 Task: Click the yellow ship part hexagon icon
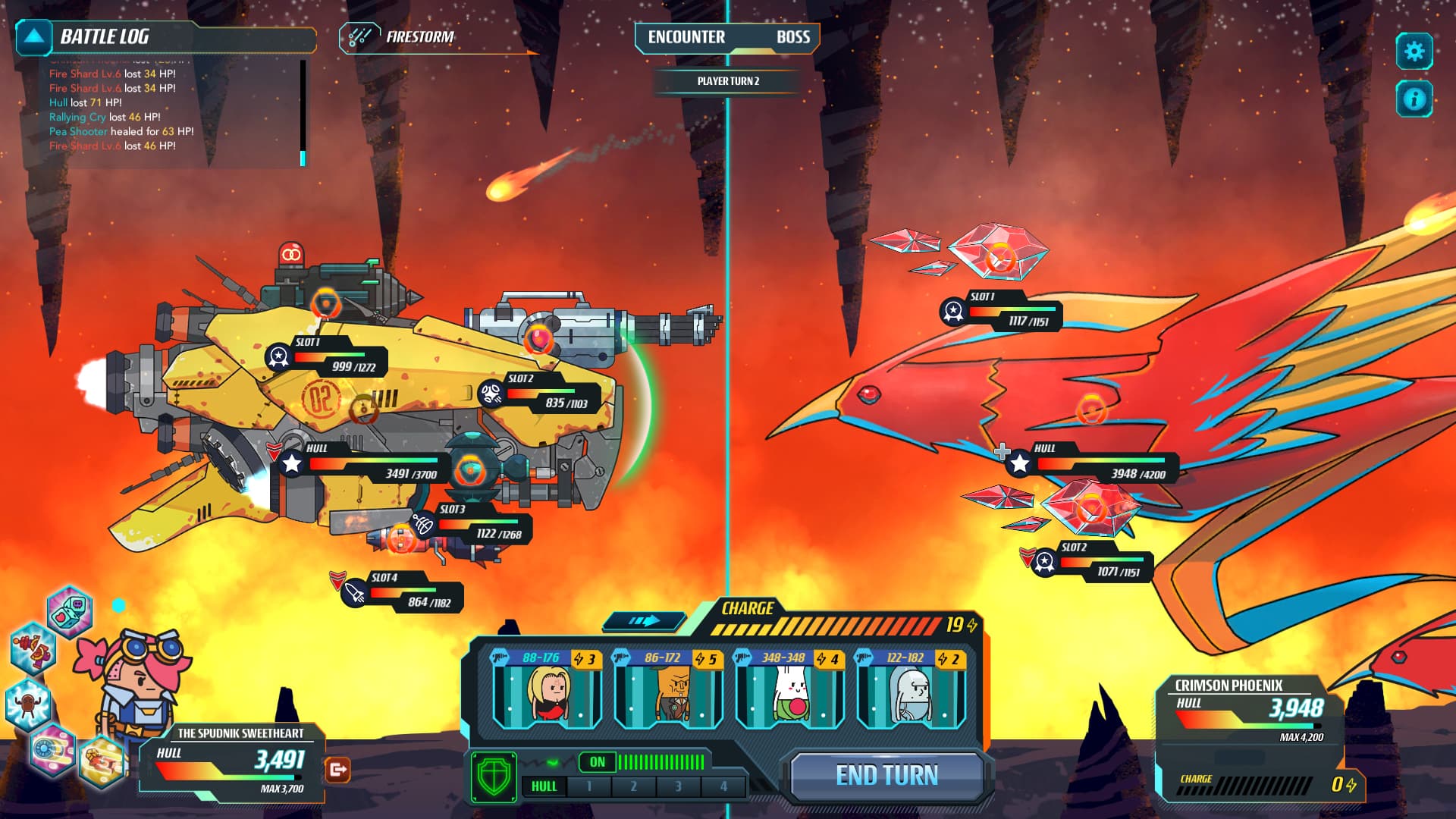[101, 760]
